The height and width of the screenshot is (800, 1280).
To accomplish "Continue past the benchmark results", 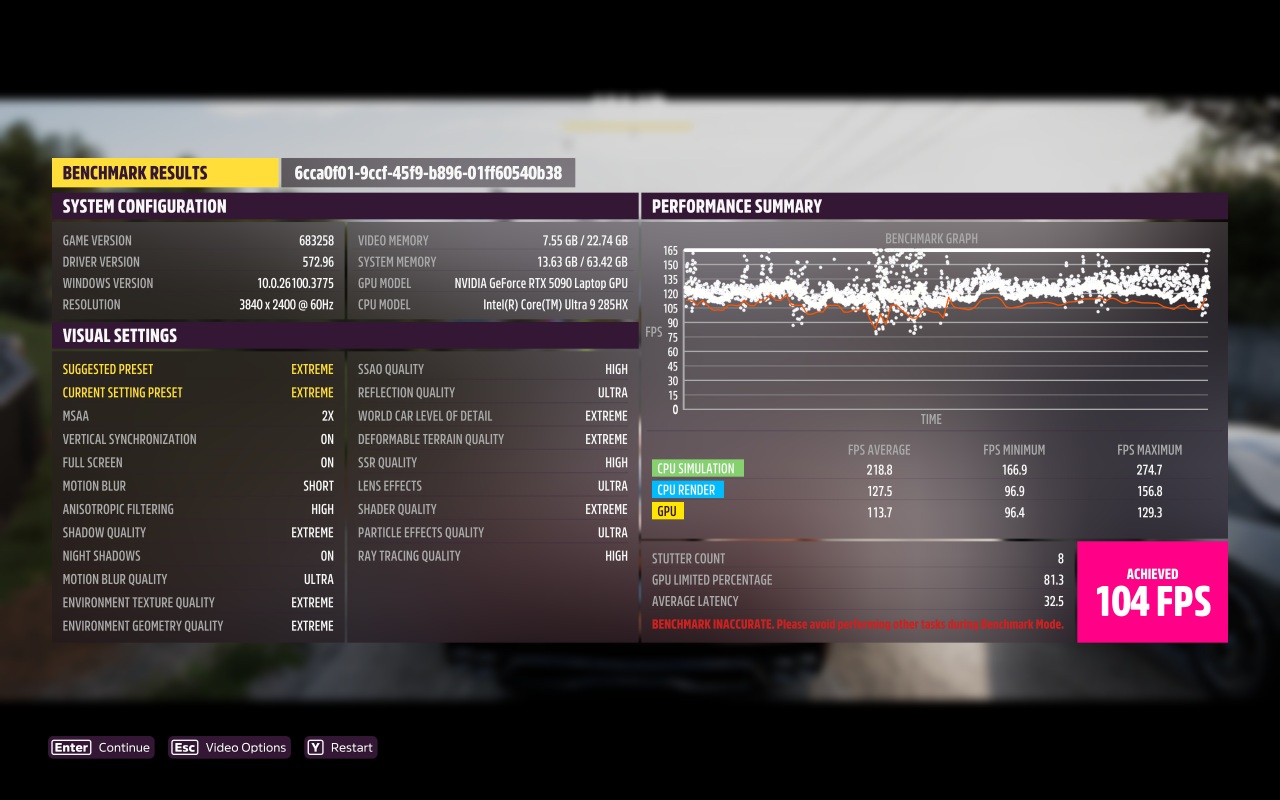I will pos(102,747).
